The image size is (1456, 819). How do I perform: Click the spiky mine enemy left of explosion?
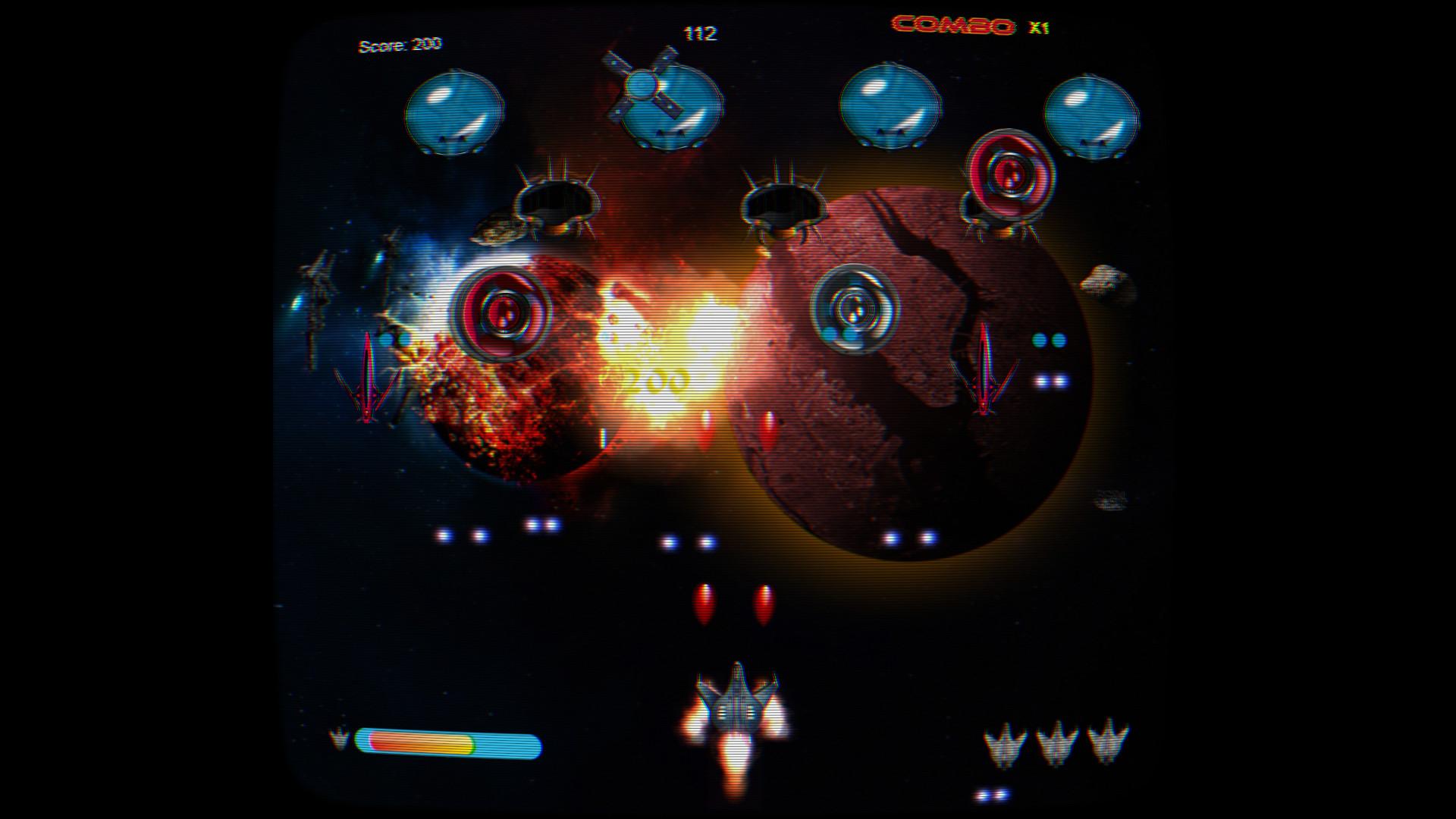pos(557,197)
